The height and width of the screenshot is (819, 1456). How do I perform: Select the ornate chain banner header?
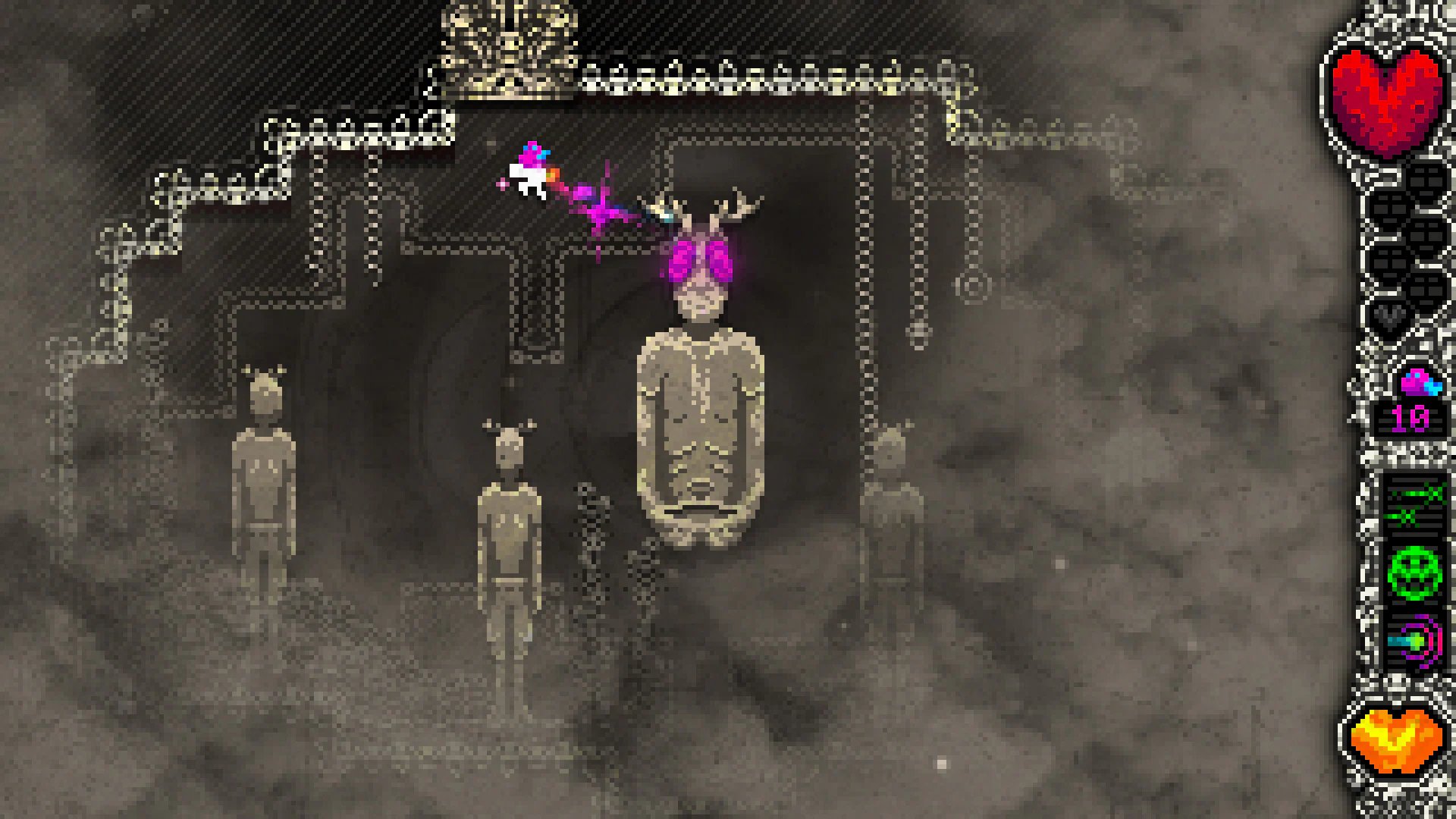[x=758, y=76]
